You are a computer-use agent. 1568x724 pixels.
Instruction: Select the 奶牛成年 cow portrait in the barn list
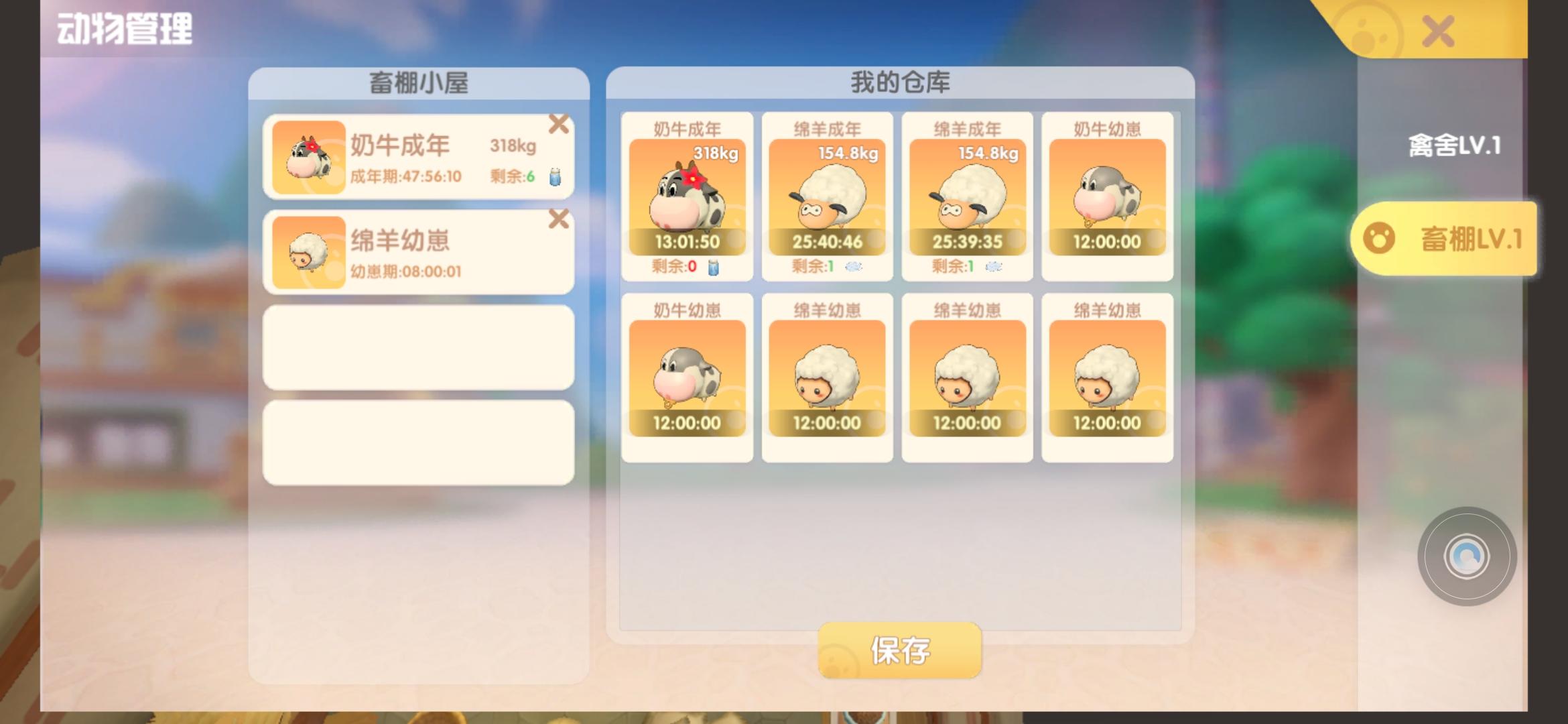click(x=310, y=156)
